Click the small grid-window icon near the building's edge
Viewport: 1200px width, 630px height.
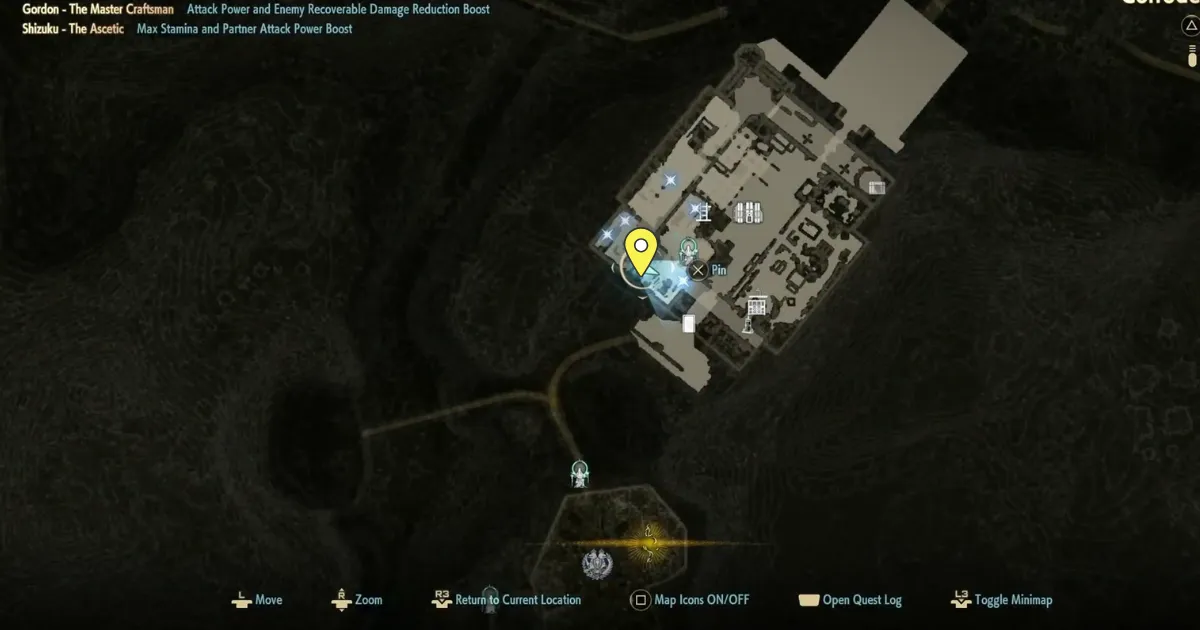[876, 187]
